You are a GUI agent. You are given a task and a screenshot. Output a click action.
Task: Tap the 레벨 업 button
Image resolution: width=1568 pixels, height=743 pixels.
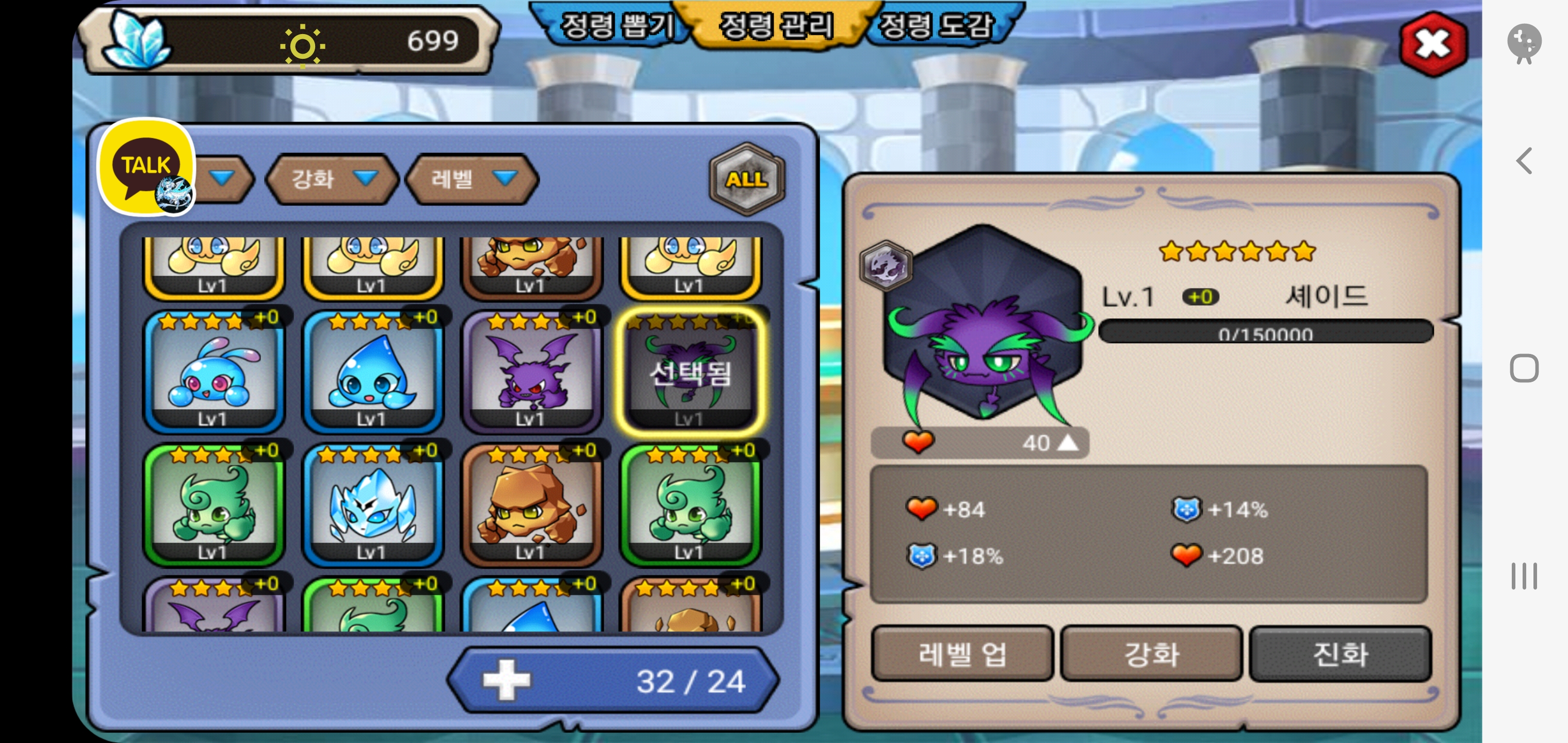click(962, 654)
